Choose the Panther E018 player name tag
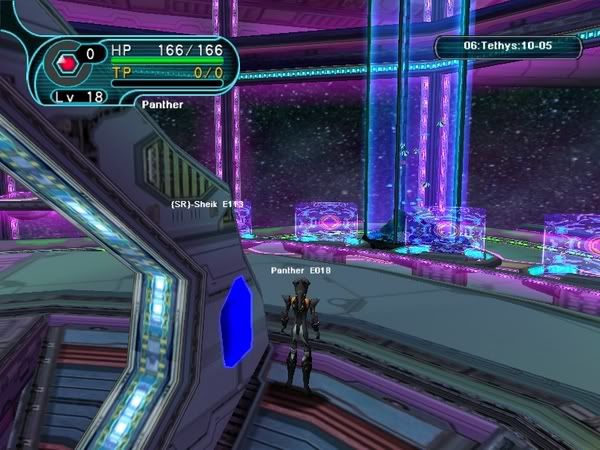The height and width of the screenshot is (450, 600). (x=301, y=270)
